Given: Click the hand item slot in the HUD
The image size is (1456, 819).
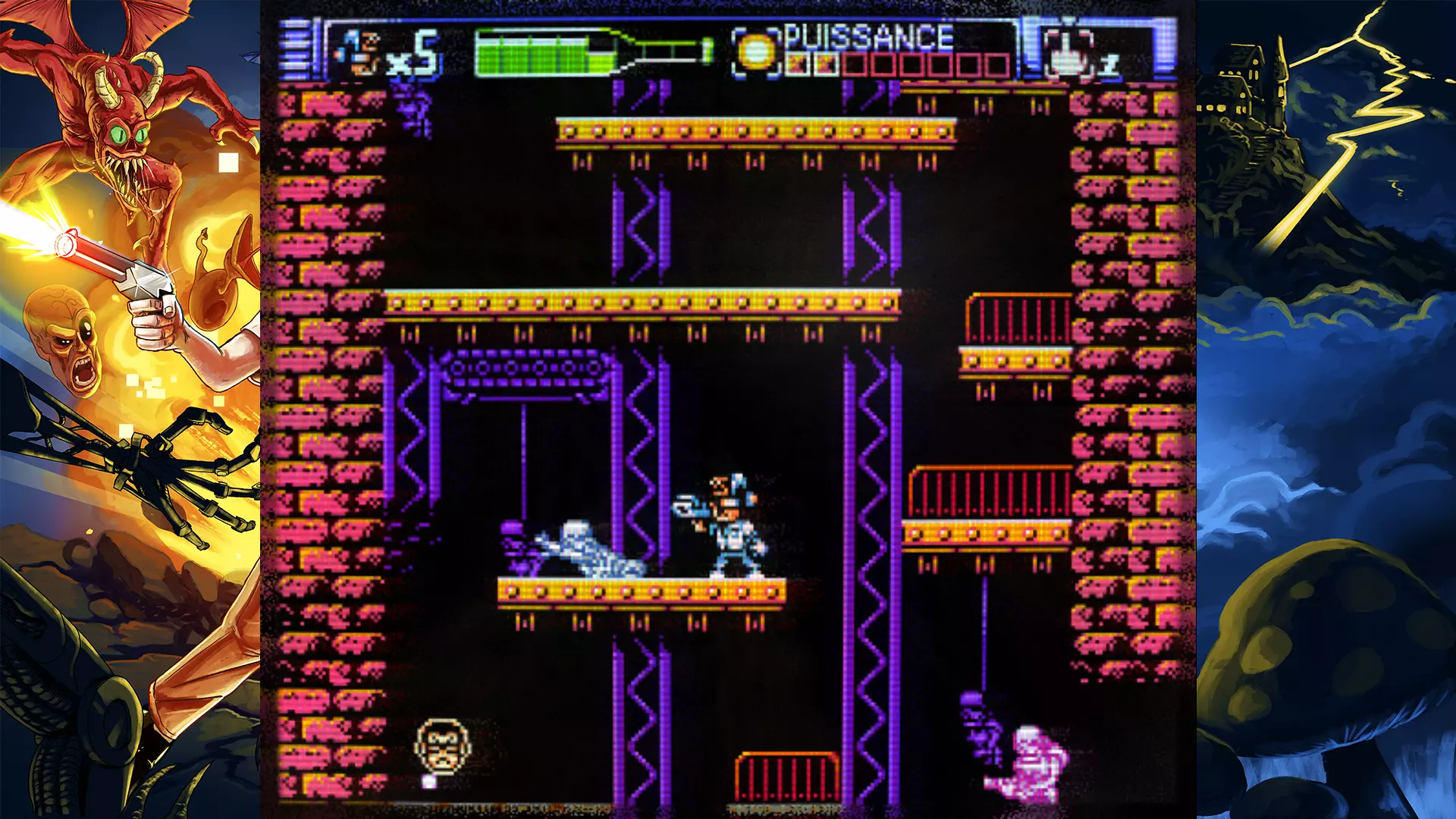Looking at the screenshot, I should pyautogui.click(x=1068, y=53).
